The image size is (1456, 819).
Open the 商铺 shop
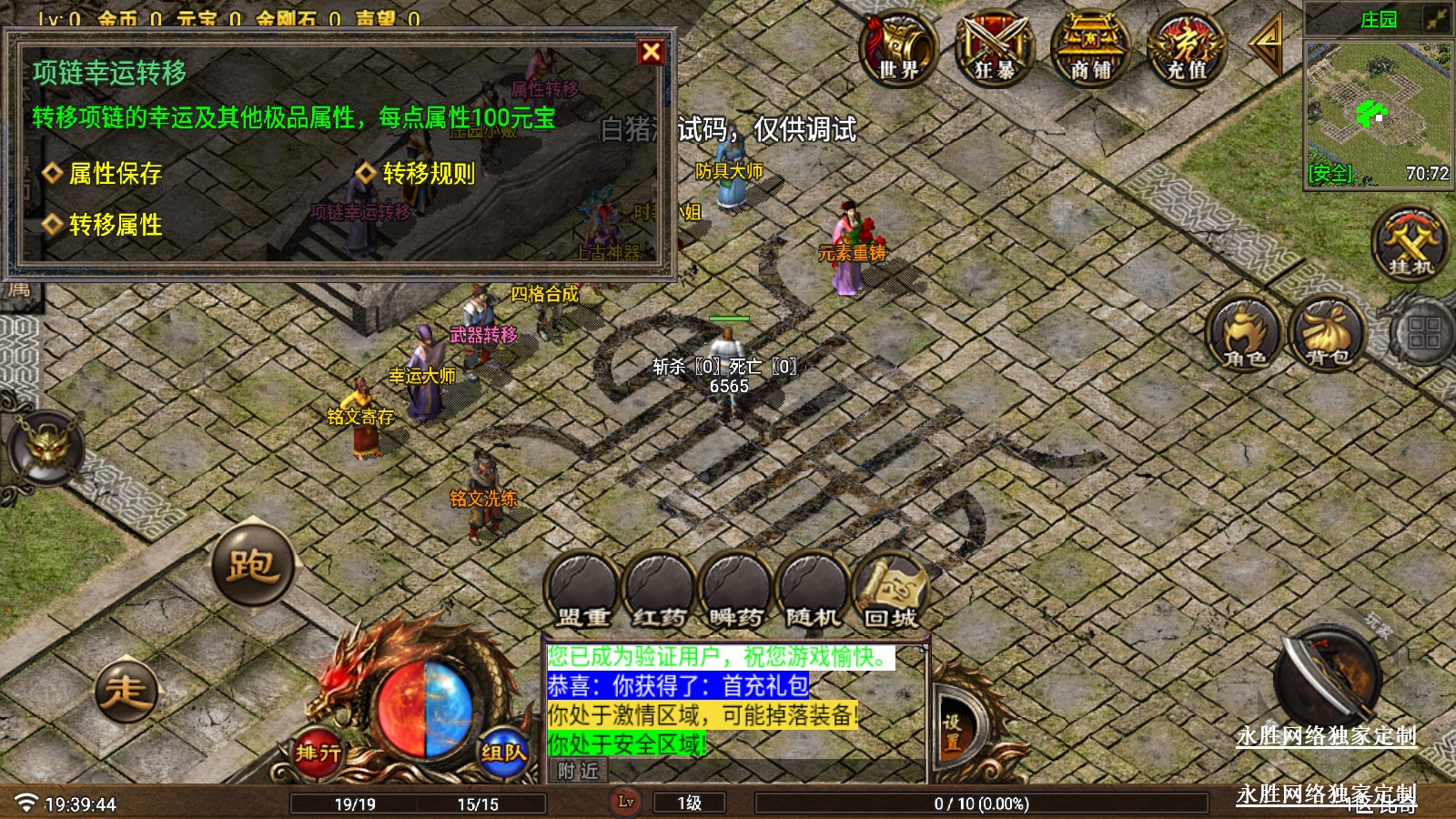click(x=1090, y=48)
